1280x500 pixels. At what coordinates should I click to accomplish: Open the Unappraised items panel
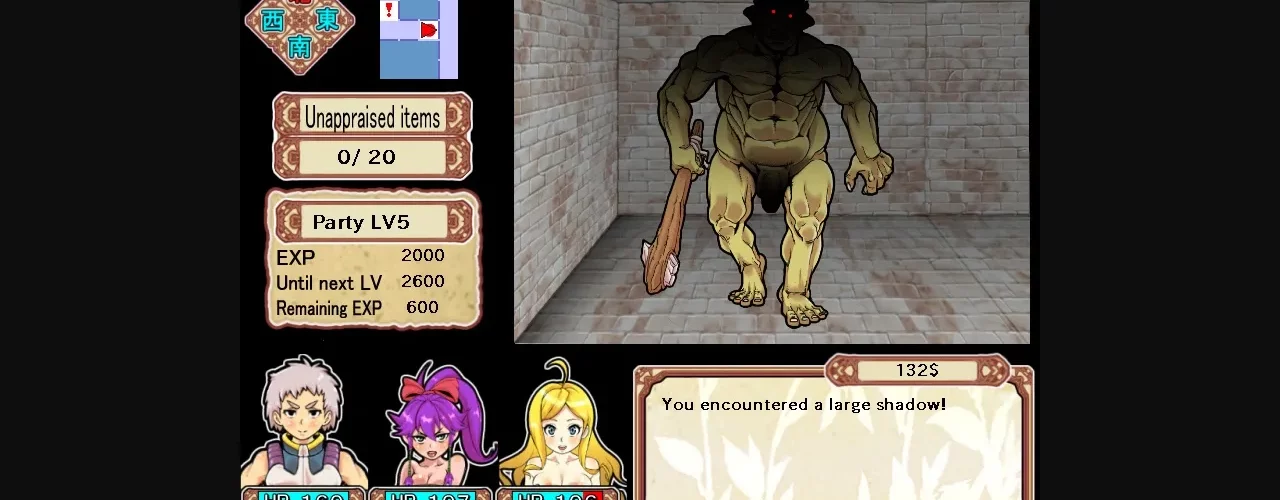tap(372, 136)
